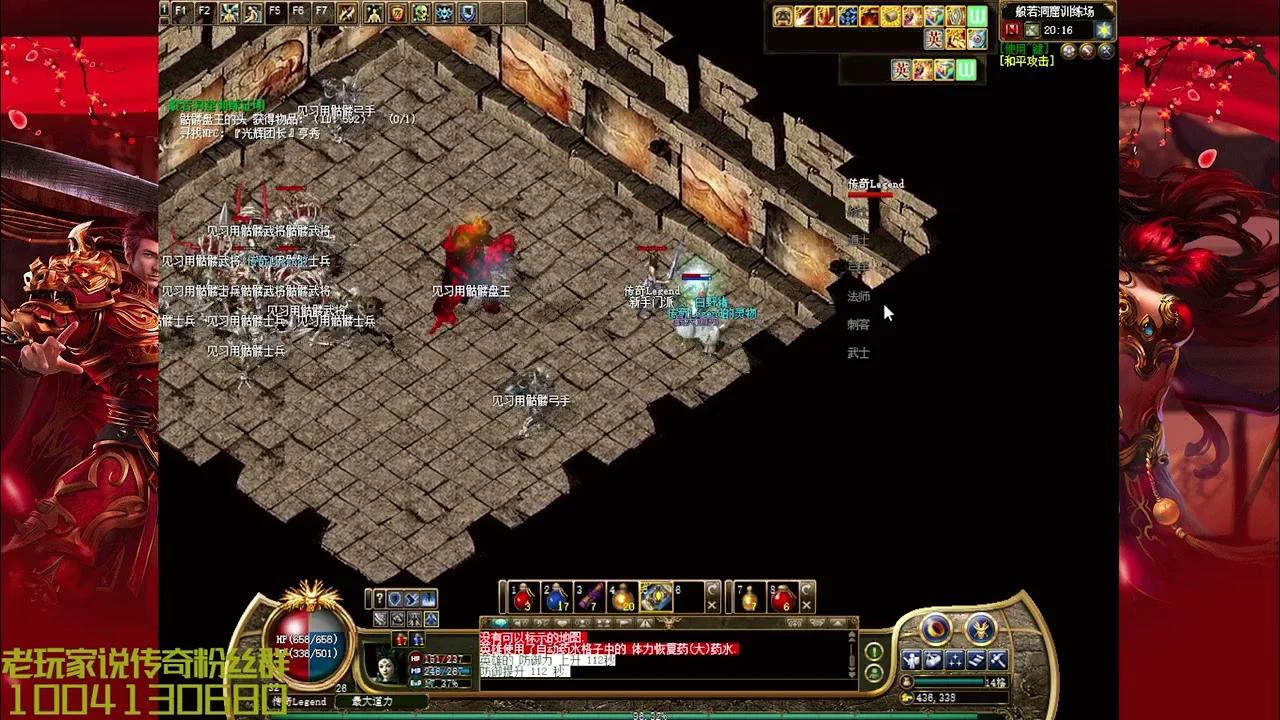Click the gold potion in quickslot 4
Screen dimensions: 1280x720
[622, 597]
